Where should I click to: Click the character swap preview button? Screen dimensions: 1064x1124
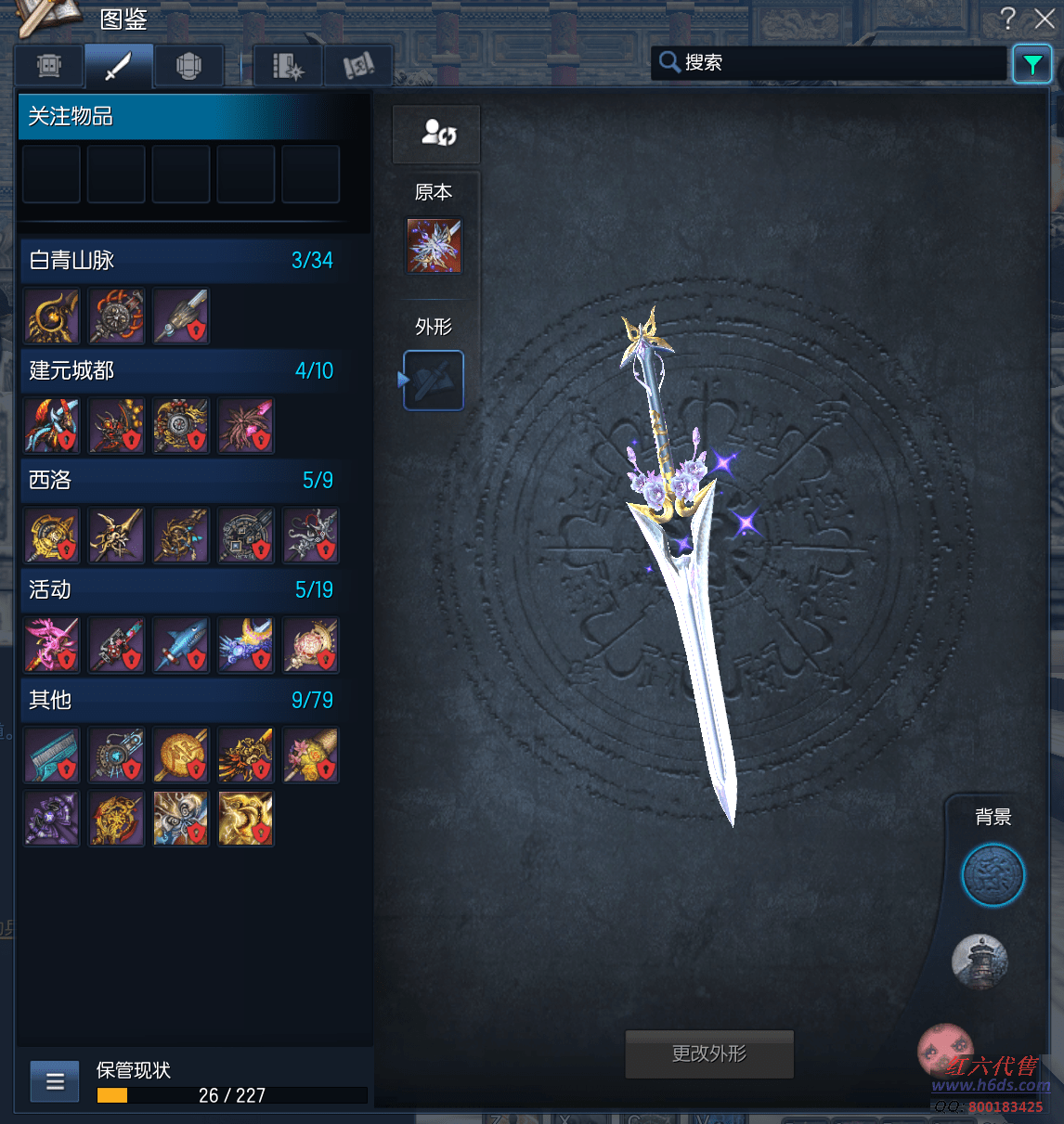436,134
